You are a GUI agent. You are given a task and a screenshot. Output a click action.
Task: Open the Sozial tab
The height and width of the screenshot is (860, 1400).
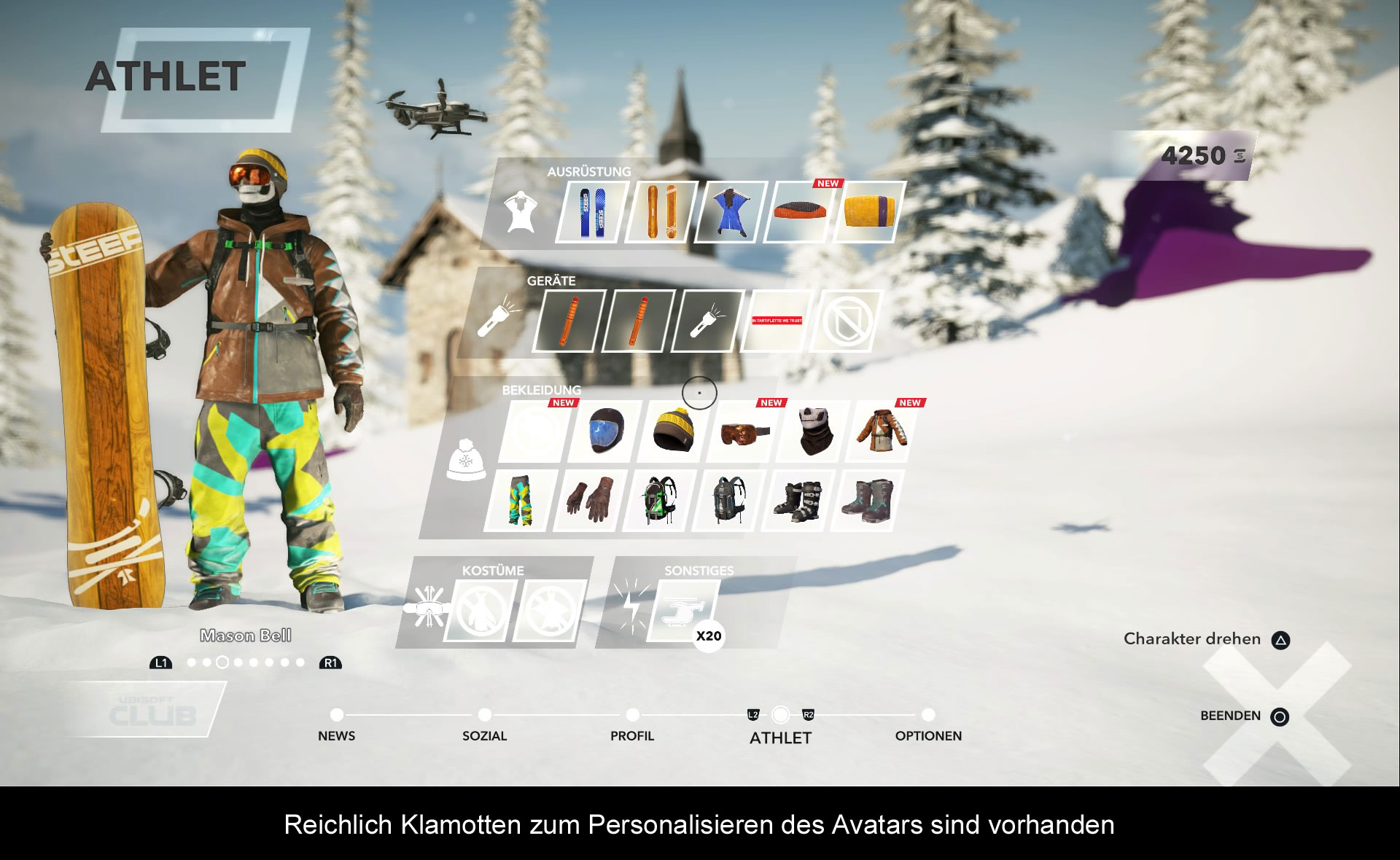[484, 726]
